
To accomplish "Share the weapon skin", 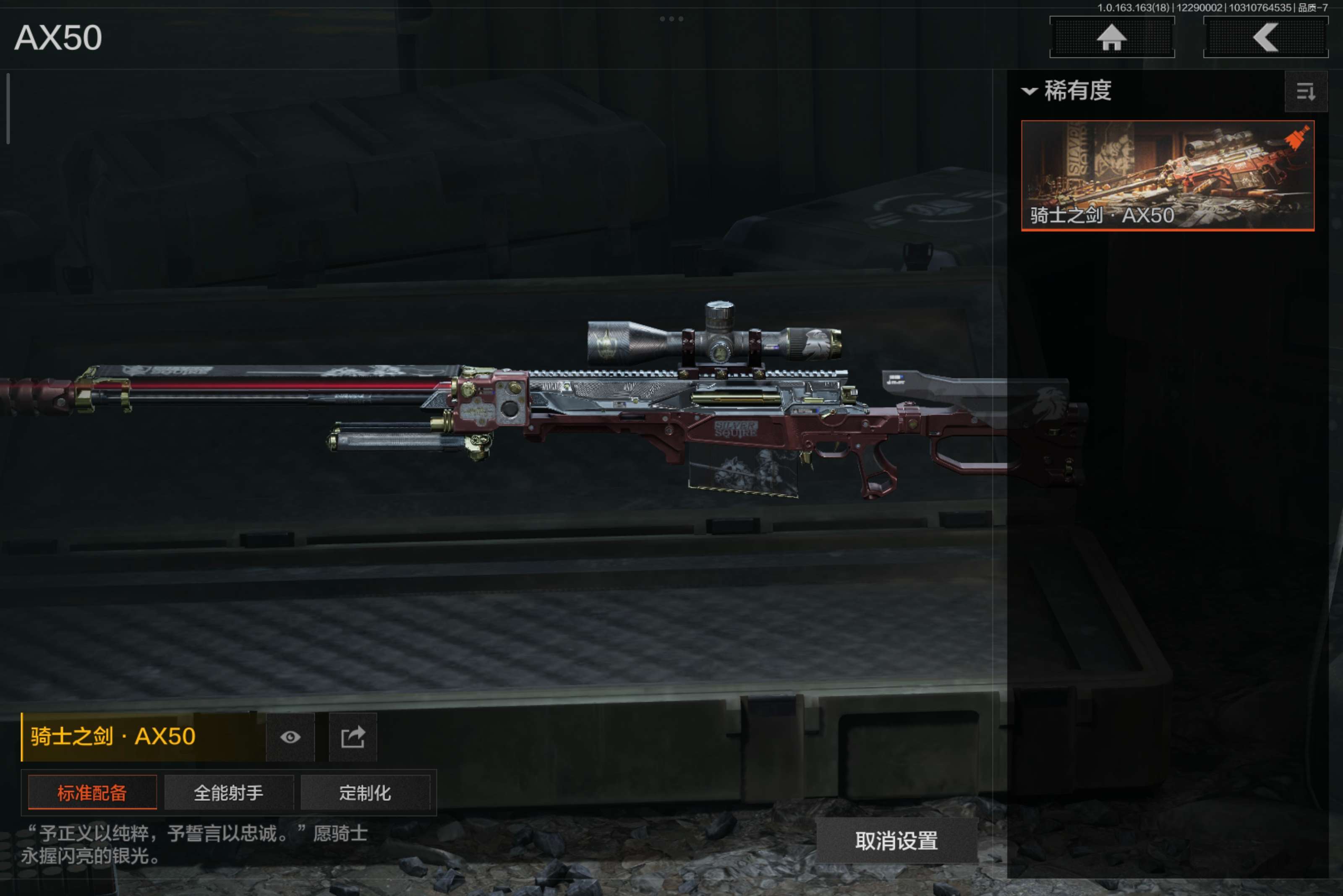I will coord(353,737).
